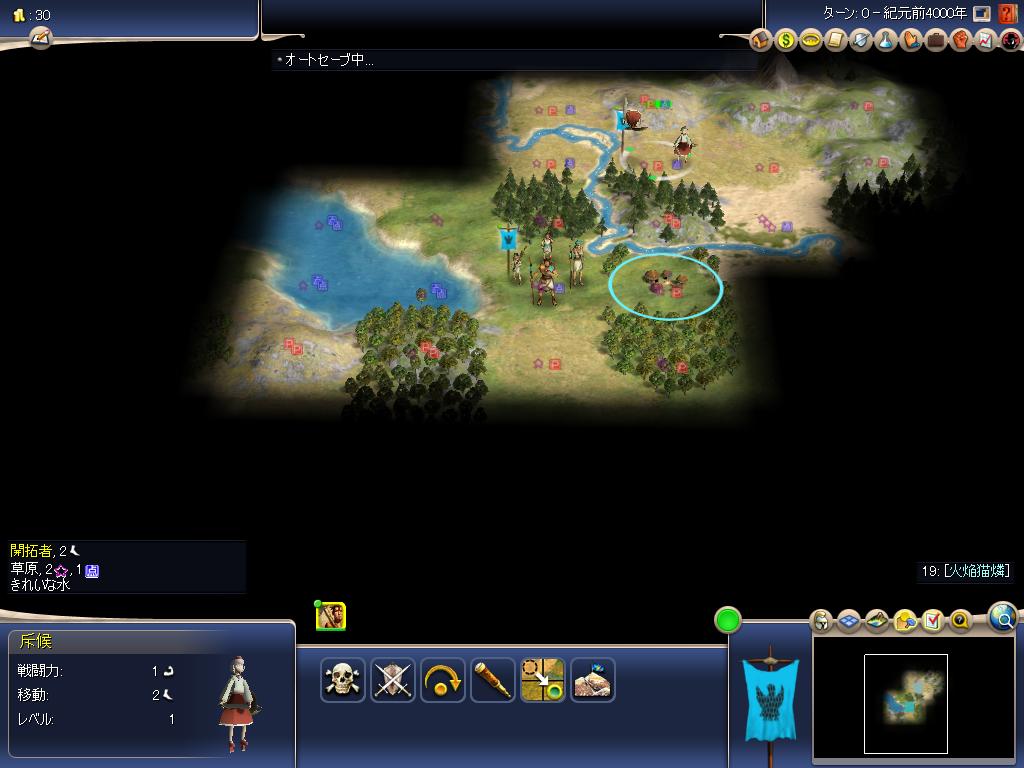Start automated exploring with the spyglass button
The image size is (1024, 768).
coord(493,681)
